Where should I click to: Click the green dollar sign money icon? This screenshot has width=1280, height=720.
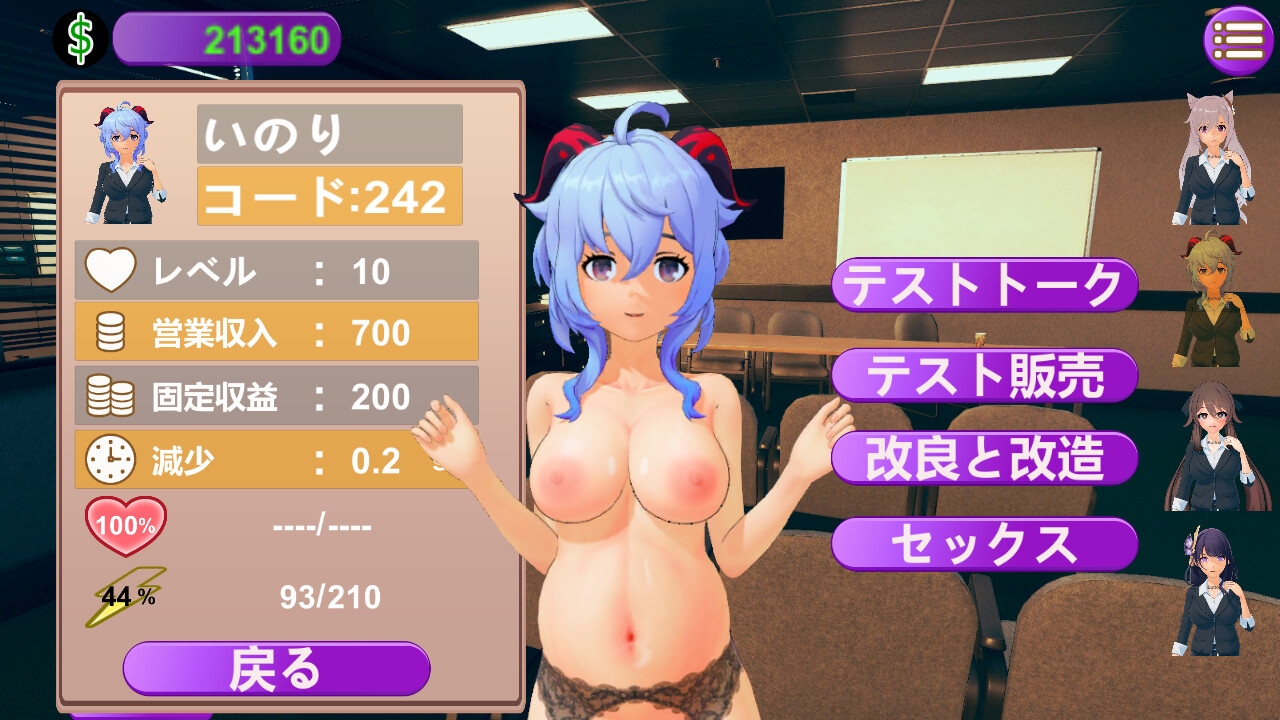(80, 39)
